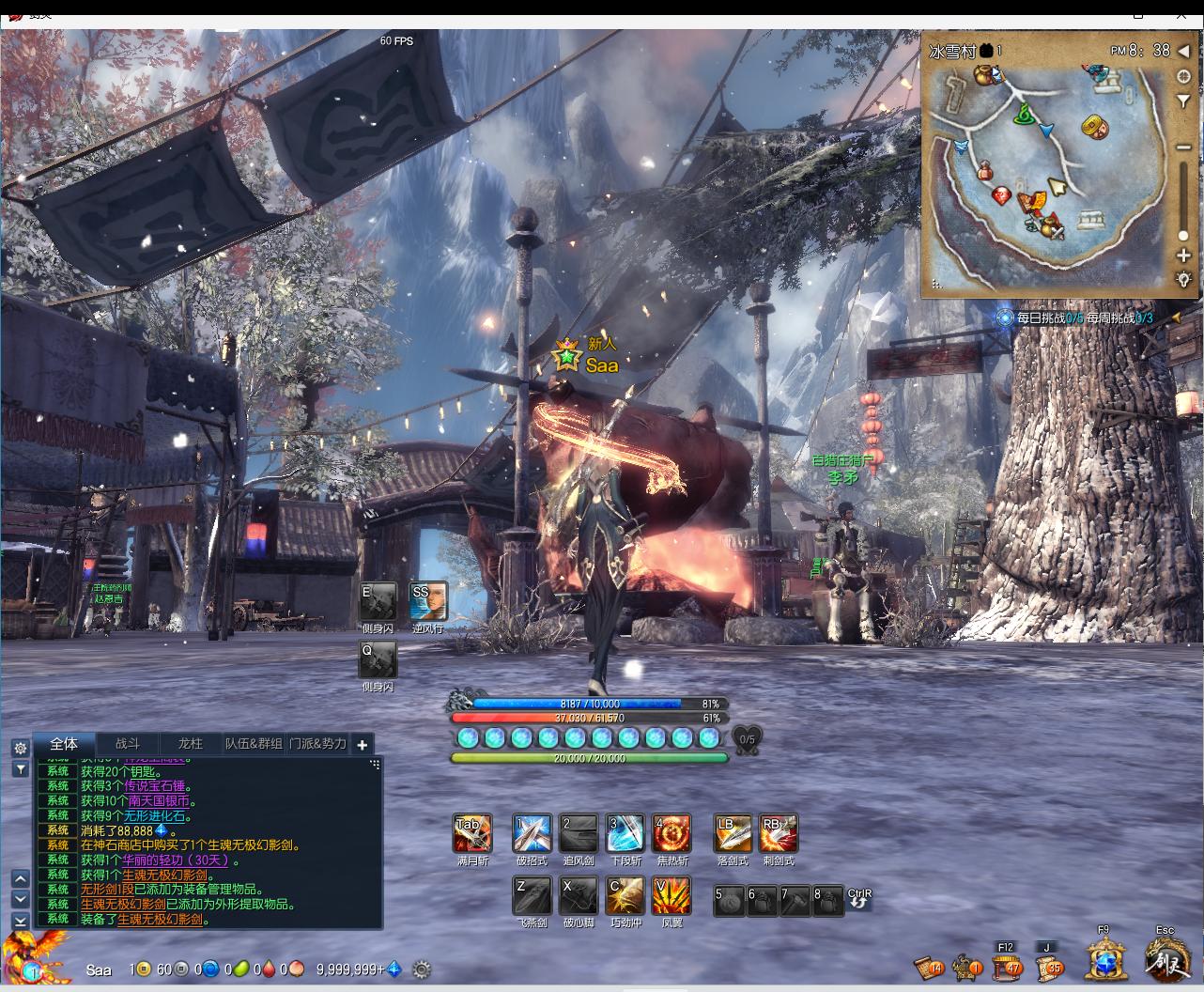The width and height of the screenshot is (1204, 992).
Task: Close the game window
Action: pyautogui.click(x=1181, y=14)
